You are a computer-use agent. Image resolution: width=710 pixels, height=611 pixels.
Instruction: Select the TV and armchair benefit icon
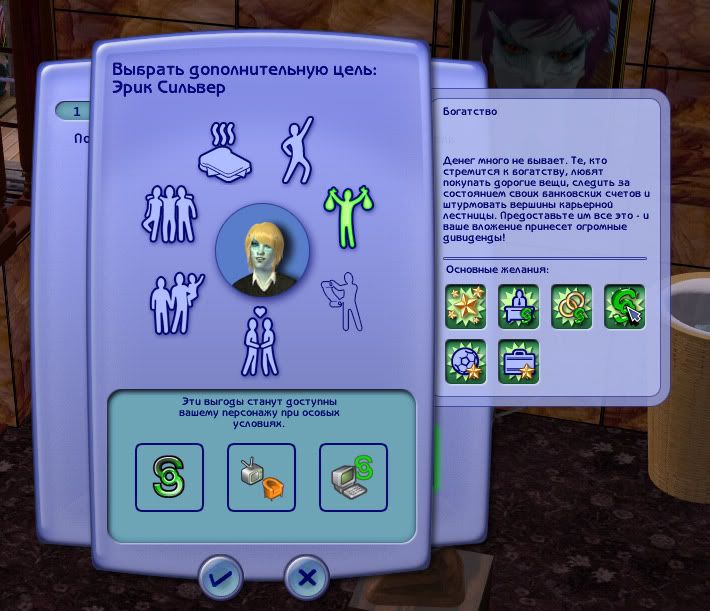(261, 477)
